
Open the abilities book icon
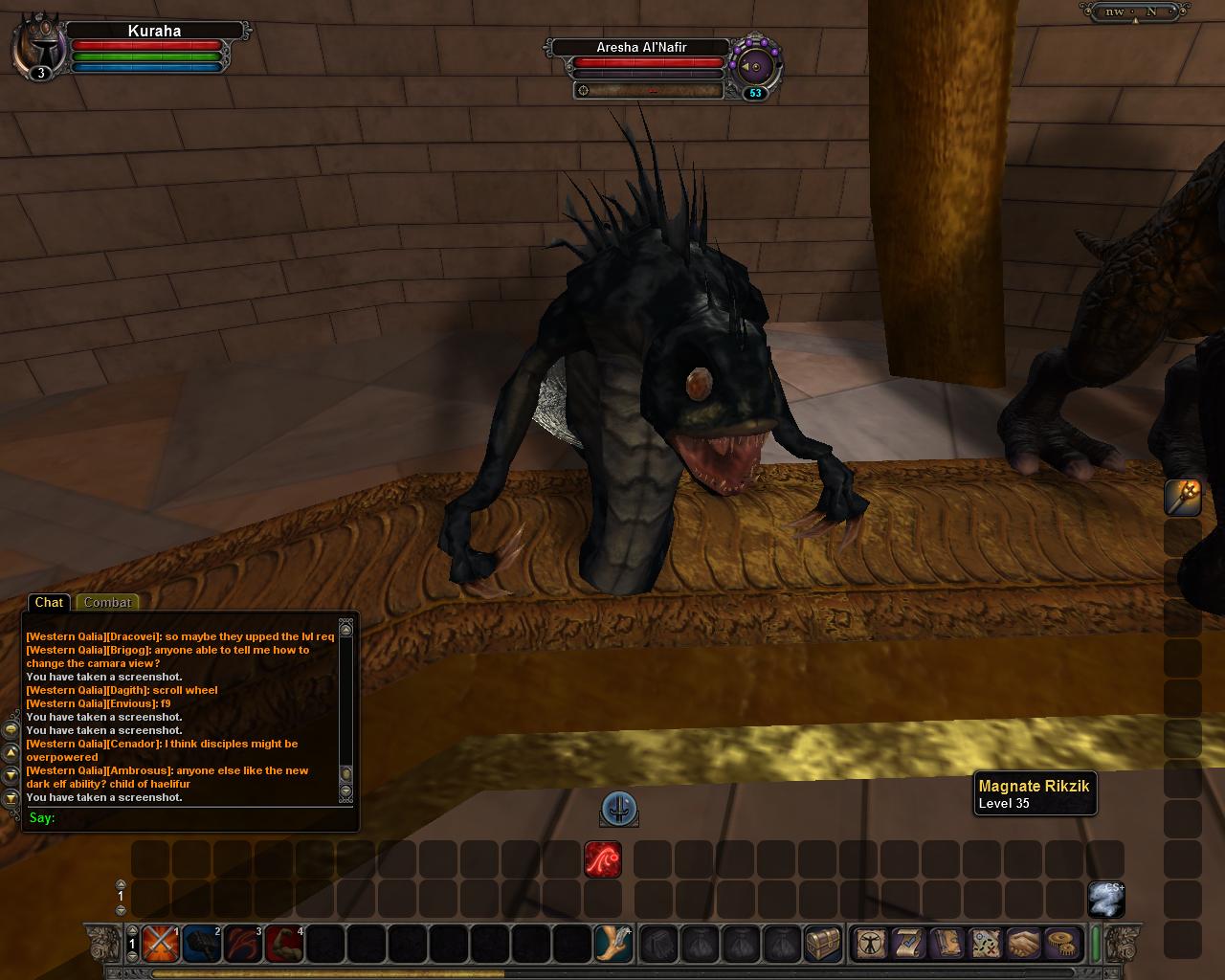pos(947,944)
